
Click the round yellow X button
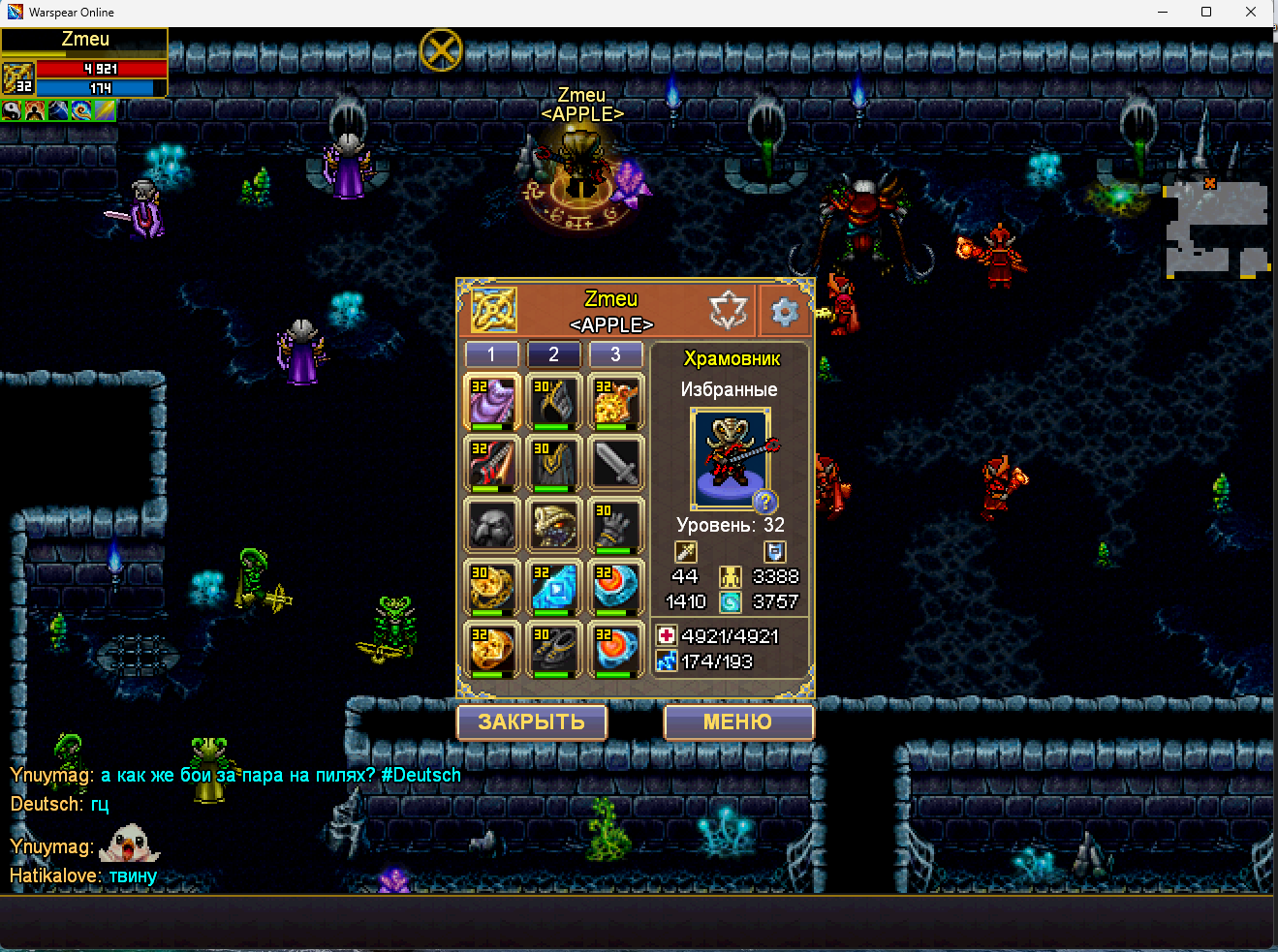click(441, 49)
